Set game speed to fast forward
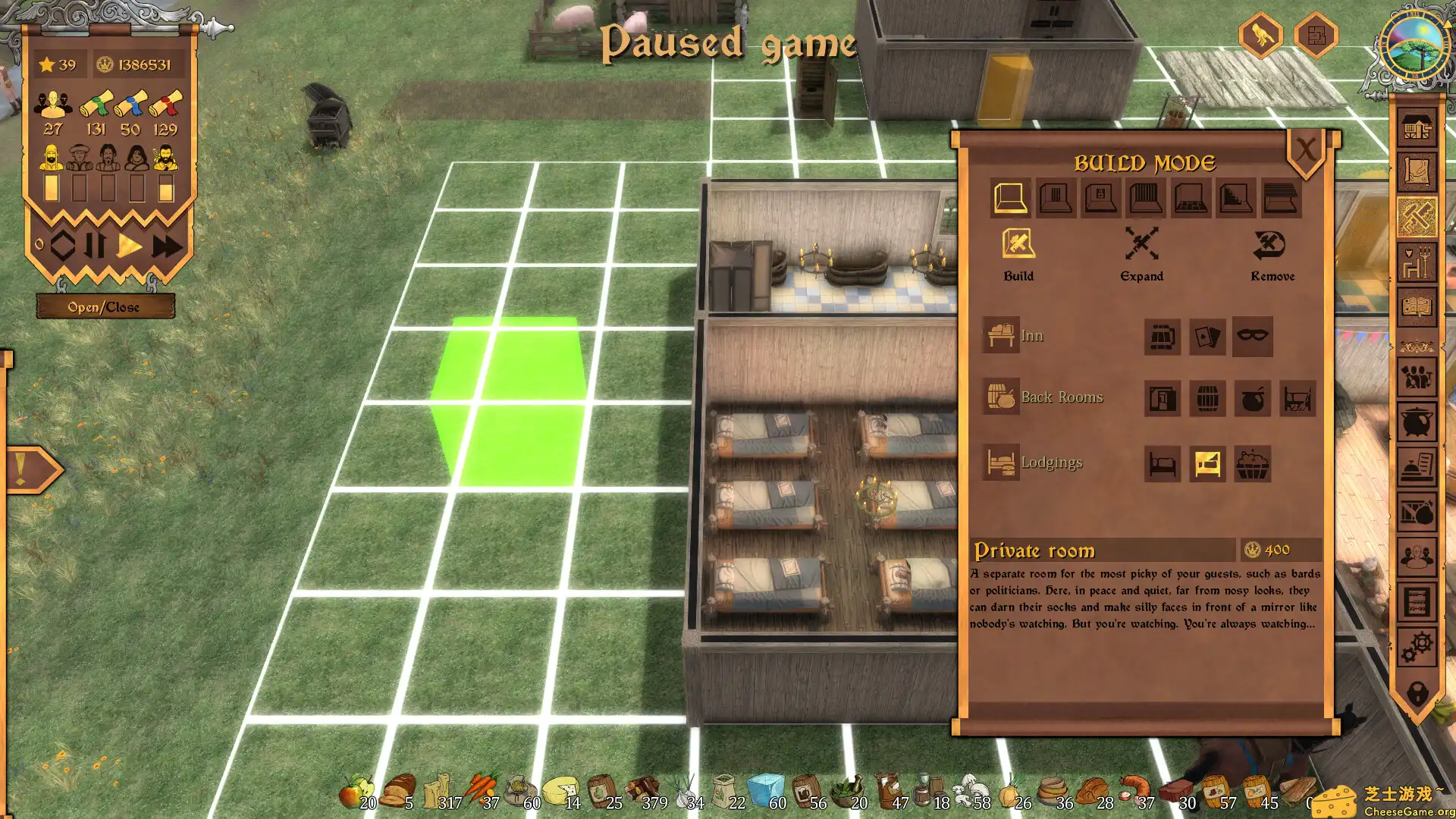1456x819 pixels. tap(167, 246)
